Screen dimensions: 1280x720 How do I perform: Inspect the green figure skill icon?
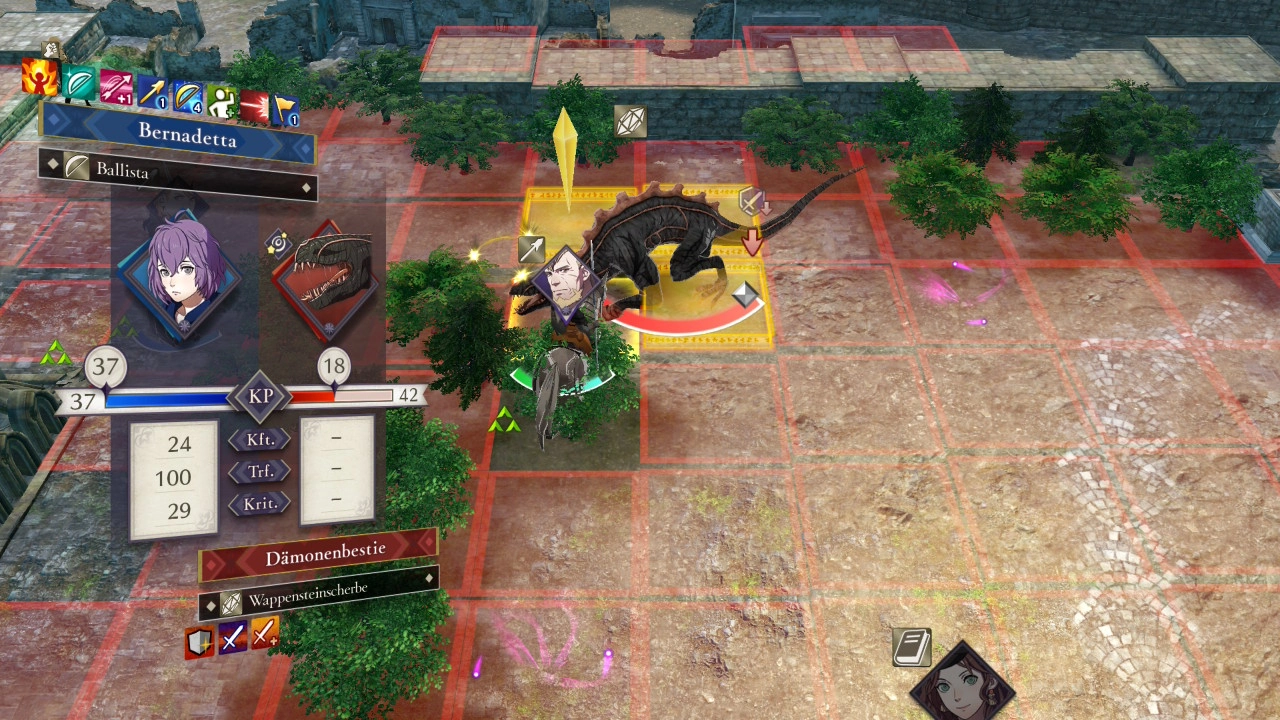click(x=221, y=102)
